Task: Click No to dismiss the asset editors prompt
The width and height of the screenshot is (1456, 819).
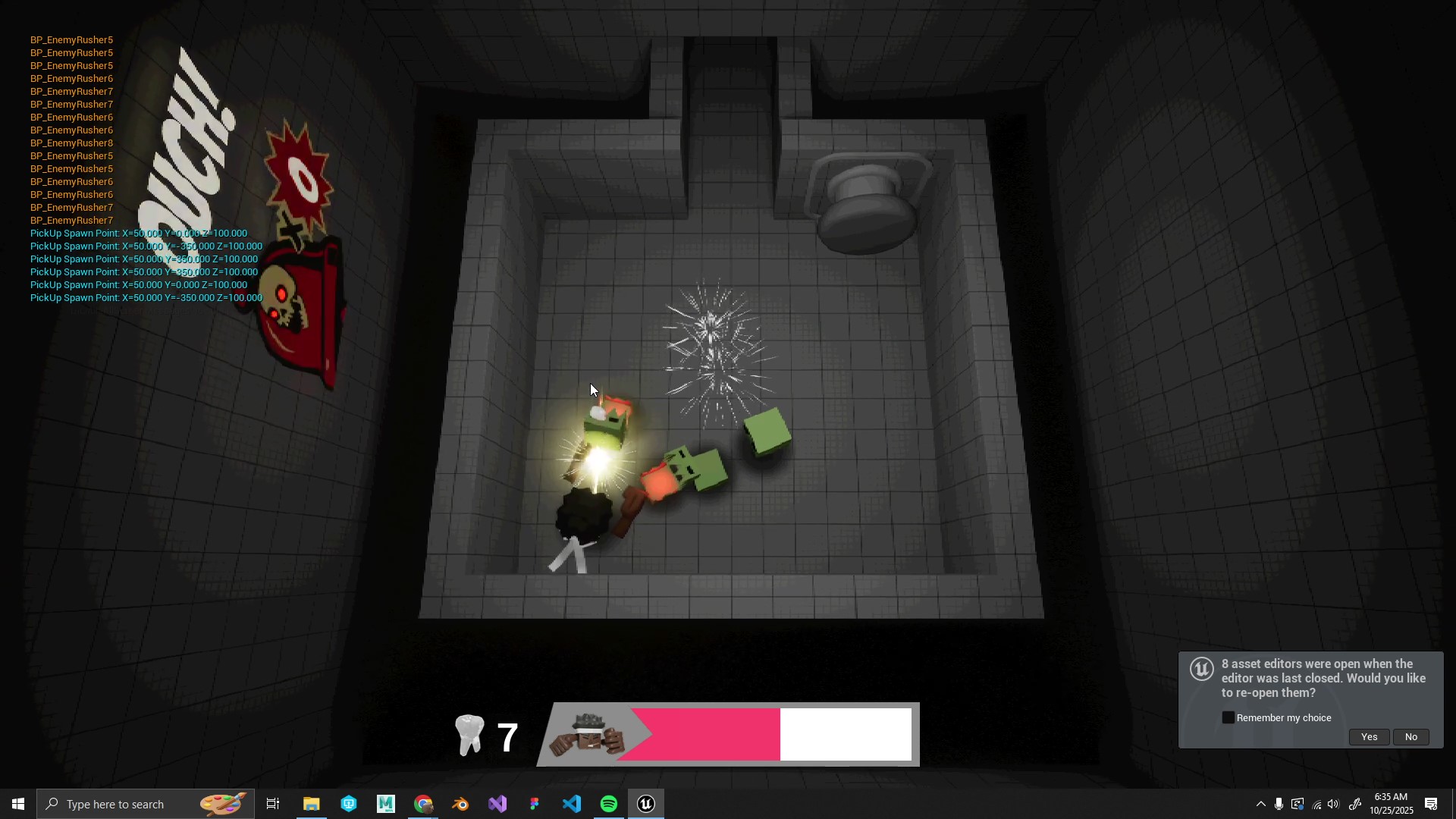Action: 1411,736
